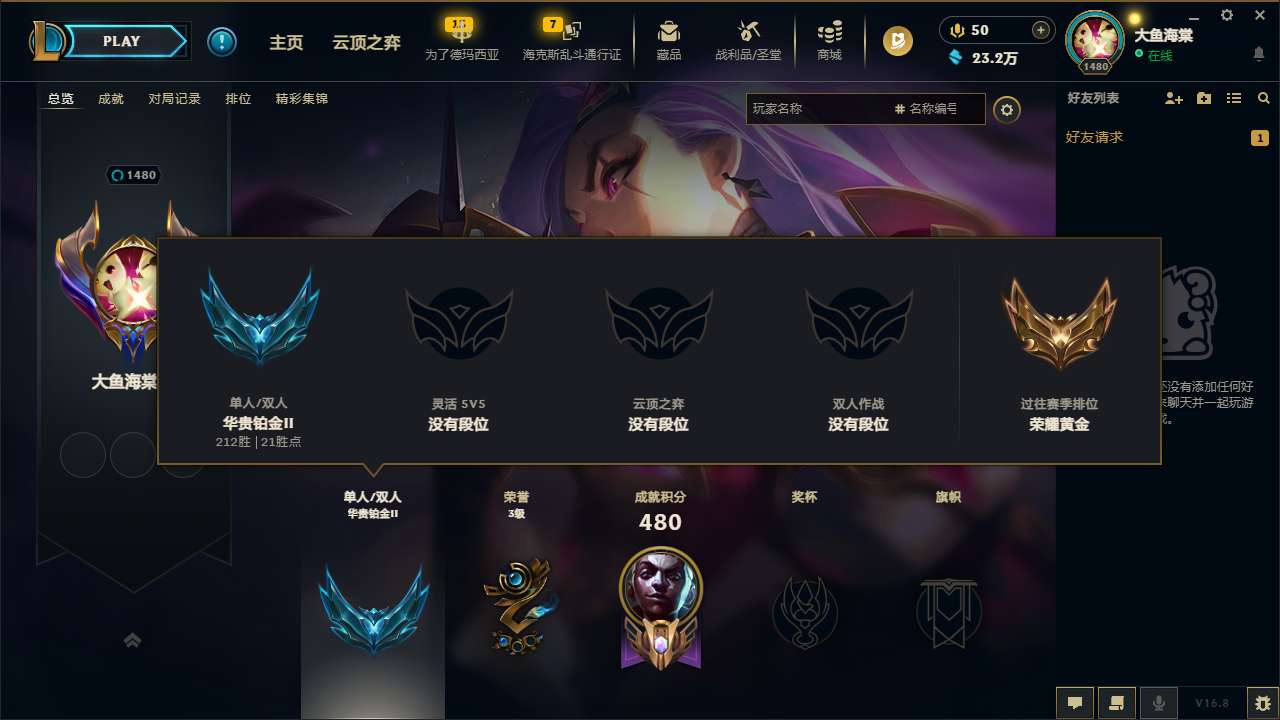Screen dimensions: 1280x720
Task: Create a friend group with folder-plus icon
Action: pos(1203,98)
